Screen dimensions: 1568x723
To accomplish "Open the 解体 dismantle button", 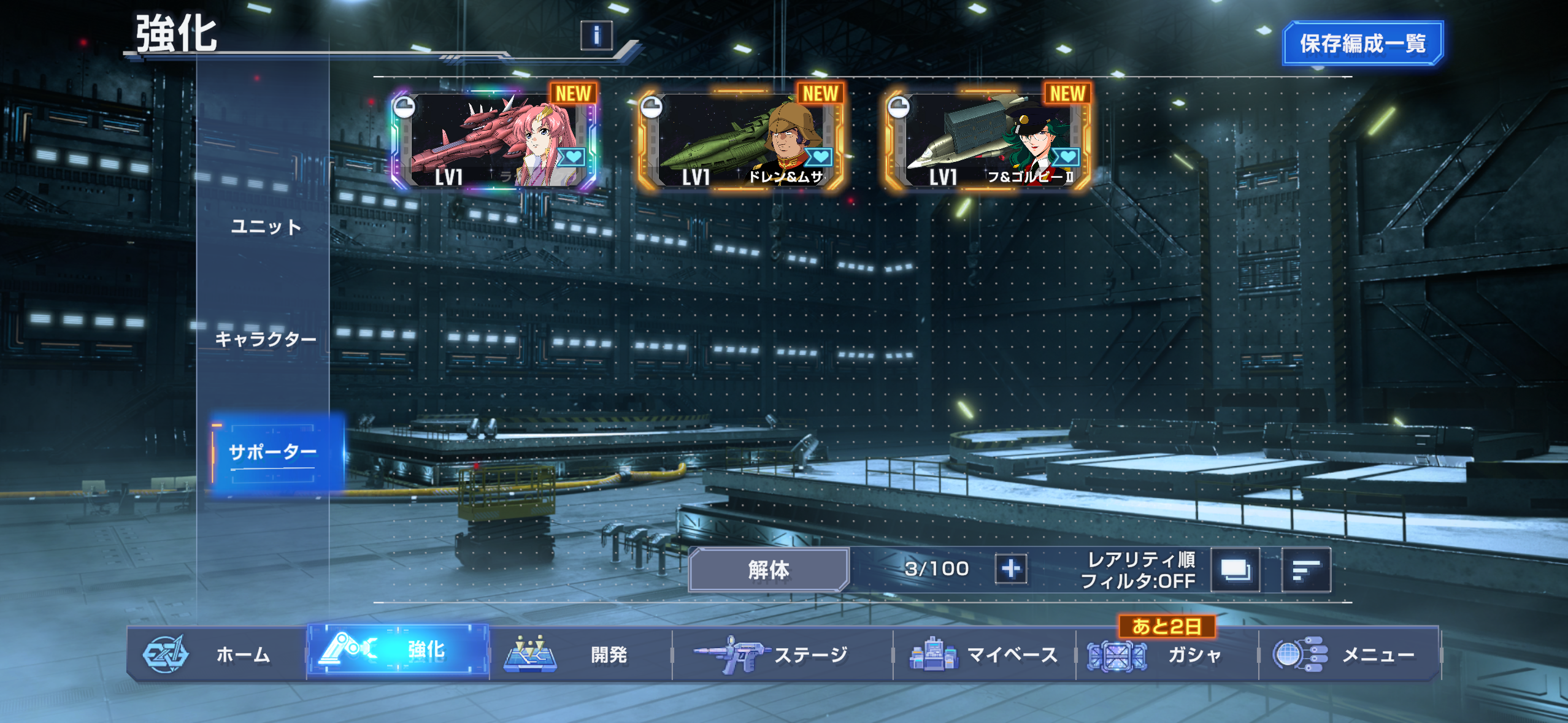I will tap(769, 570).
